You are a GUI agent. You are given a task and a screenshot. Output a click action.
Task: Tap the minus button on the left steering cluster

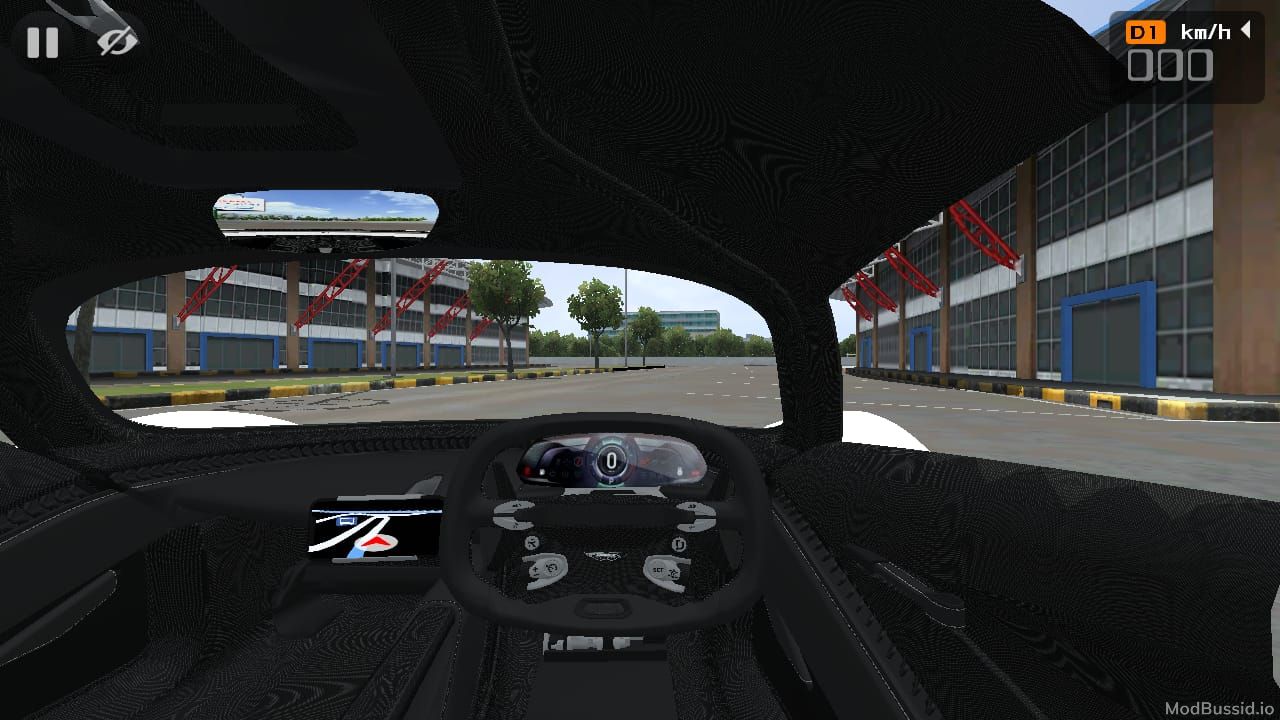pos(535,576)
